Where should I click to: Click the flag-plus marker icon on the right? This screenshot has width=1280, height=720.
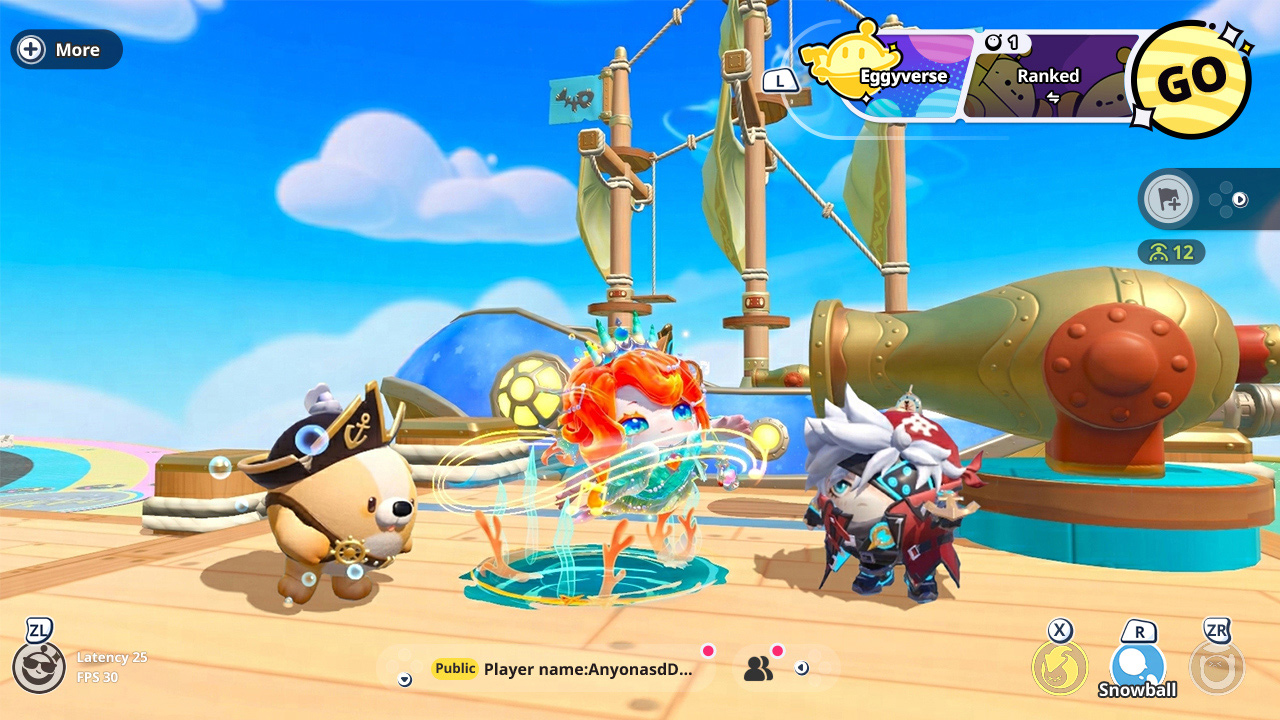point(1168,199)
